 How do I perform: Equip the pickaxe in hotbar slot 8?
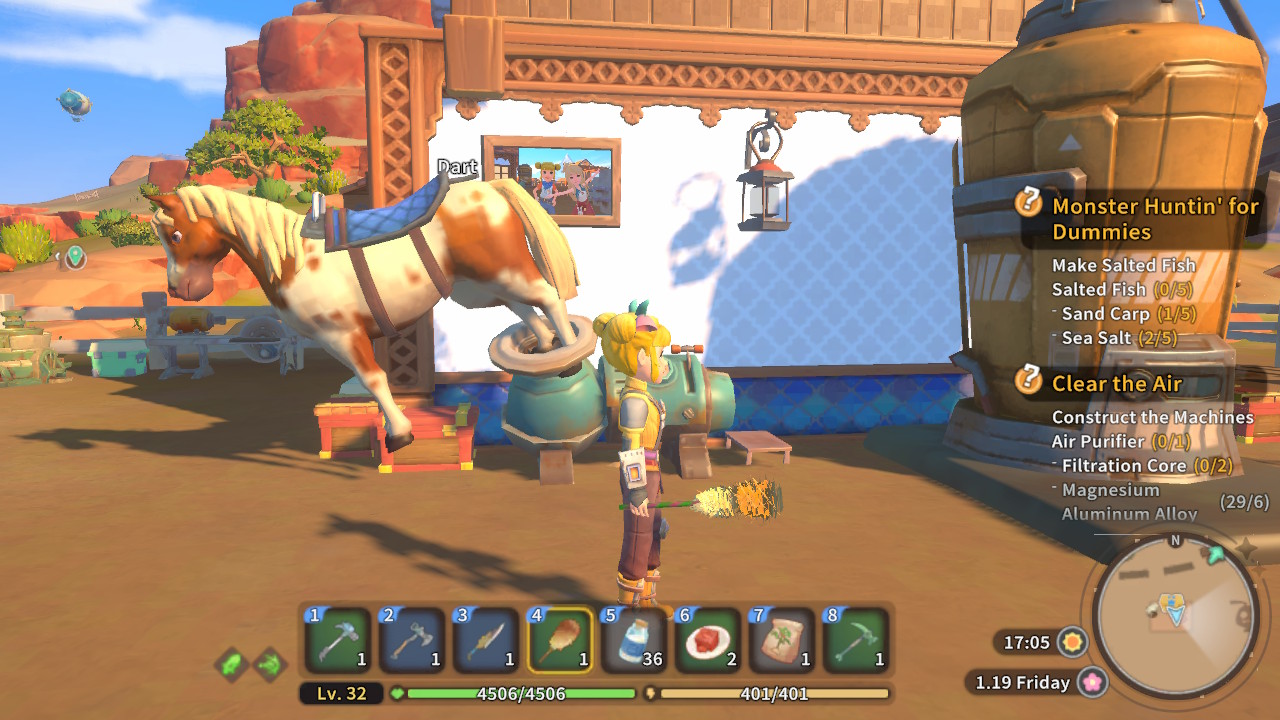pos(856,640)
